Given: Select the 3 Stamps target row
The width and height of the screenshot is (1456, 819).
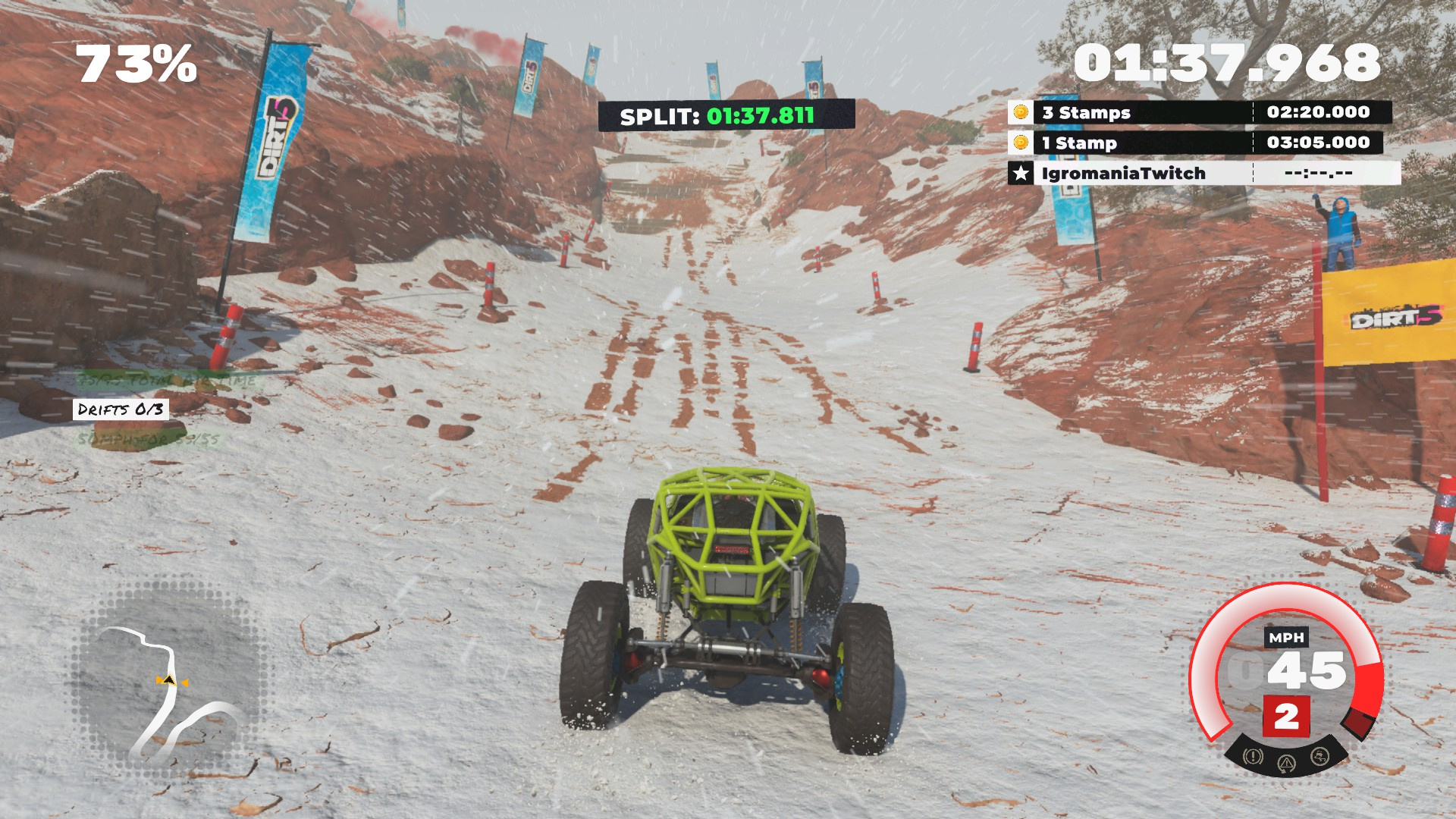Looking at the screenshot, I should 1200,112.
